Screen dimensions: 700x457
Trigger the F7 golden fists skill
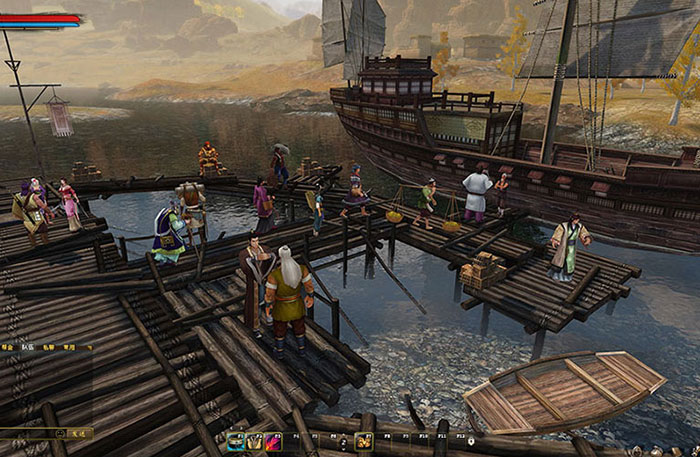[x=364, y=441]
